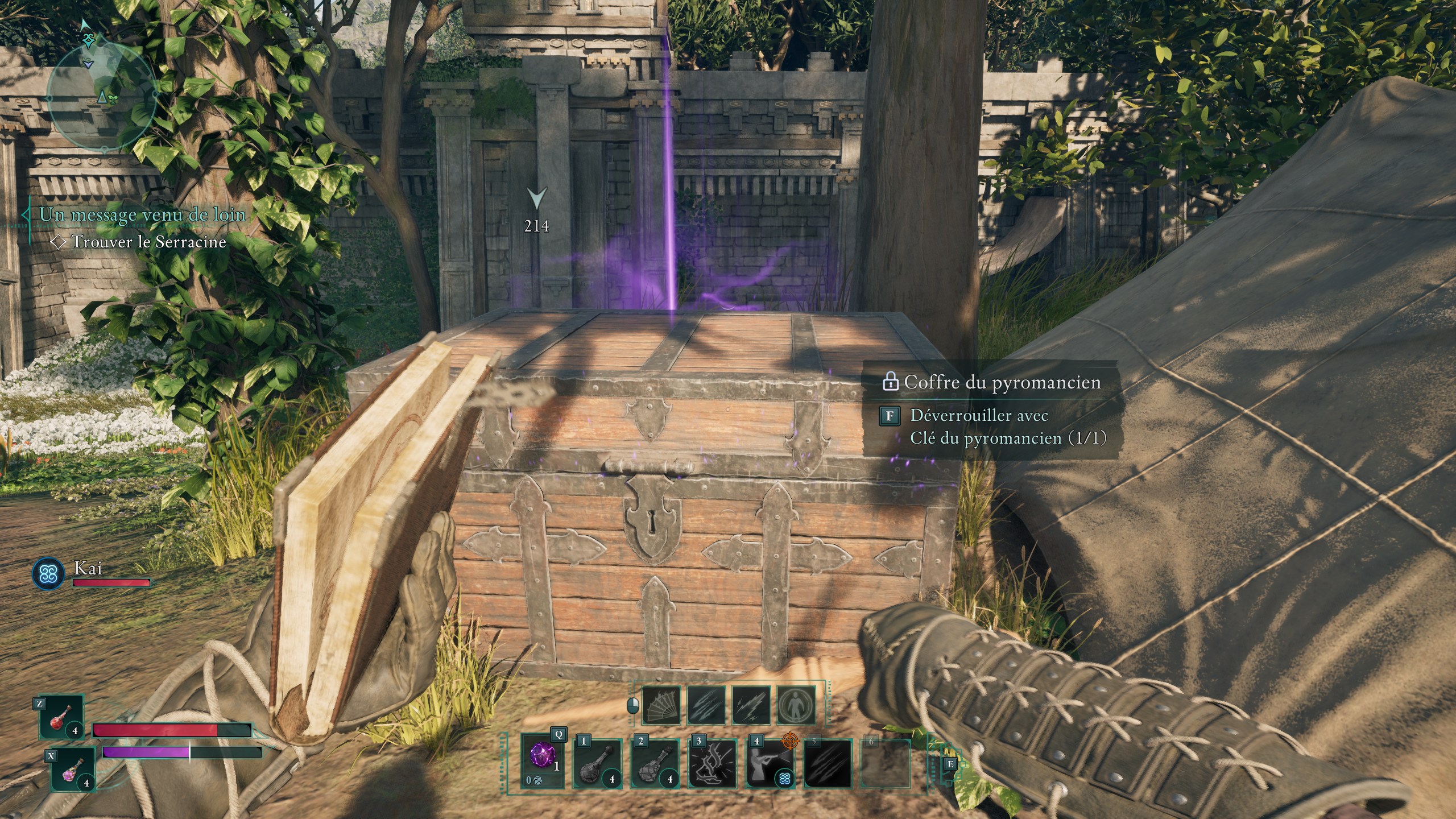The image size is (1456, 819).
Task: Click companion Kai's portrait icon
Action: tap(48, 573)
